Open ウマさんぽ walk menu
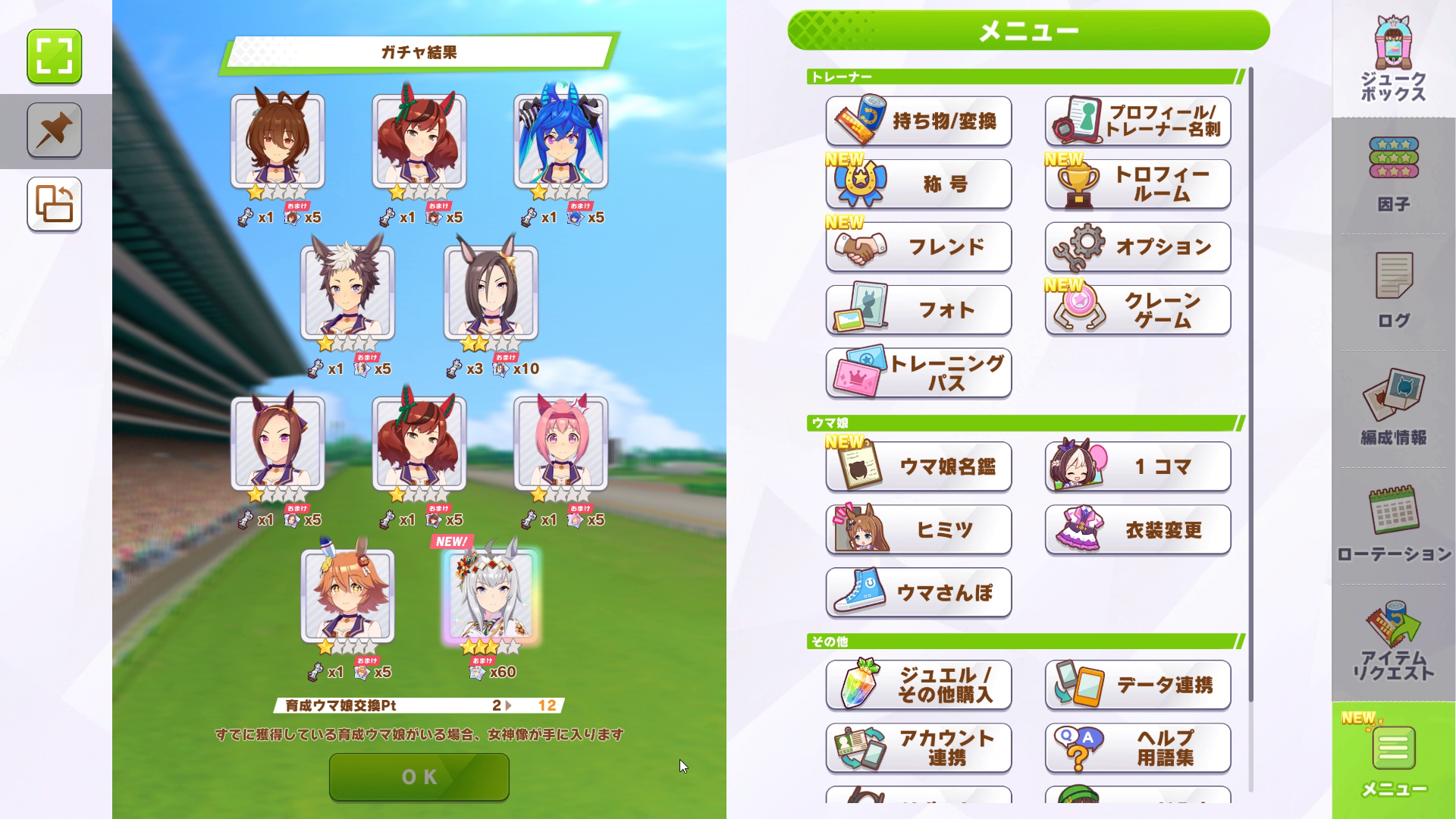This screenshot has width=1456, height=819. click(918, 593)
